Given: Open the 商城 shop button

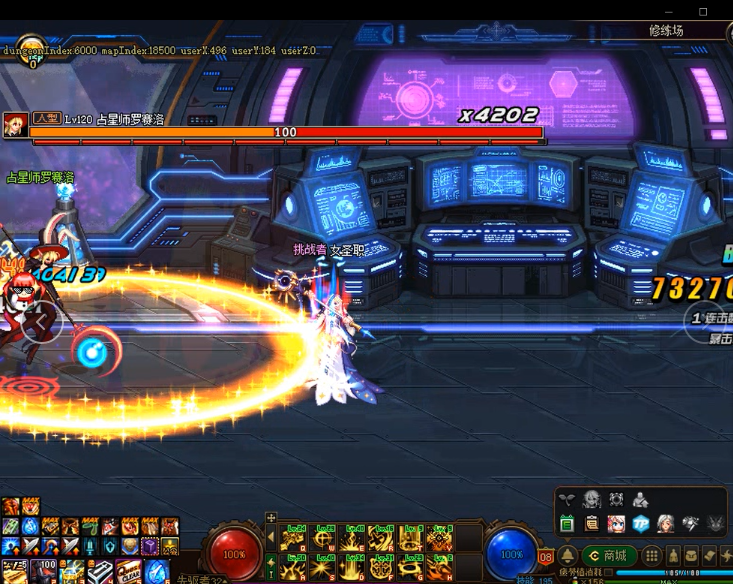Looking at the screenshot, I should (609, 556).
